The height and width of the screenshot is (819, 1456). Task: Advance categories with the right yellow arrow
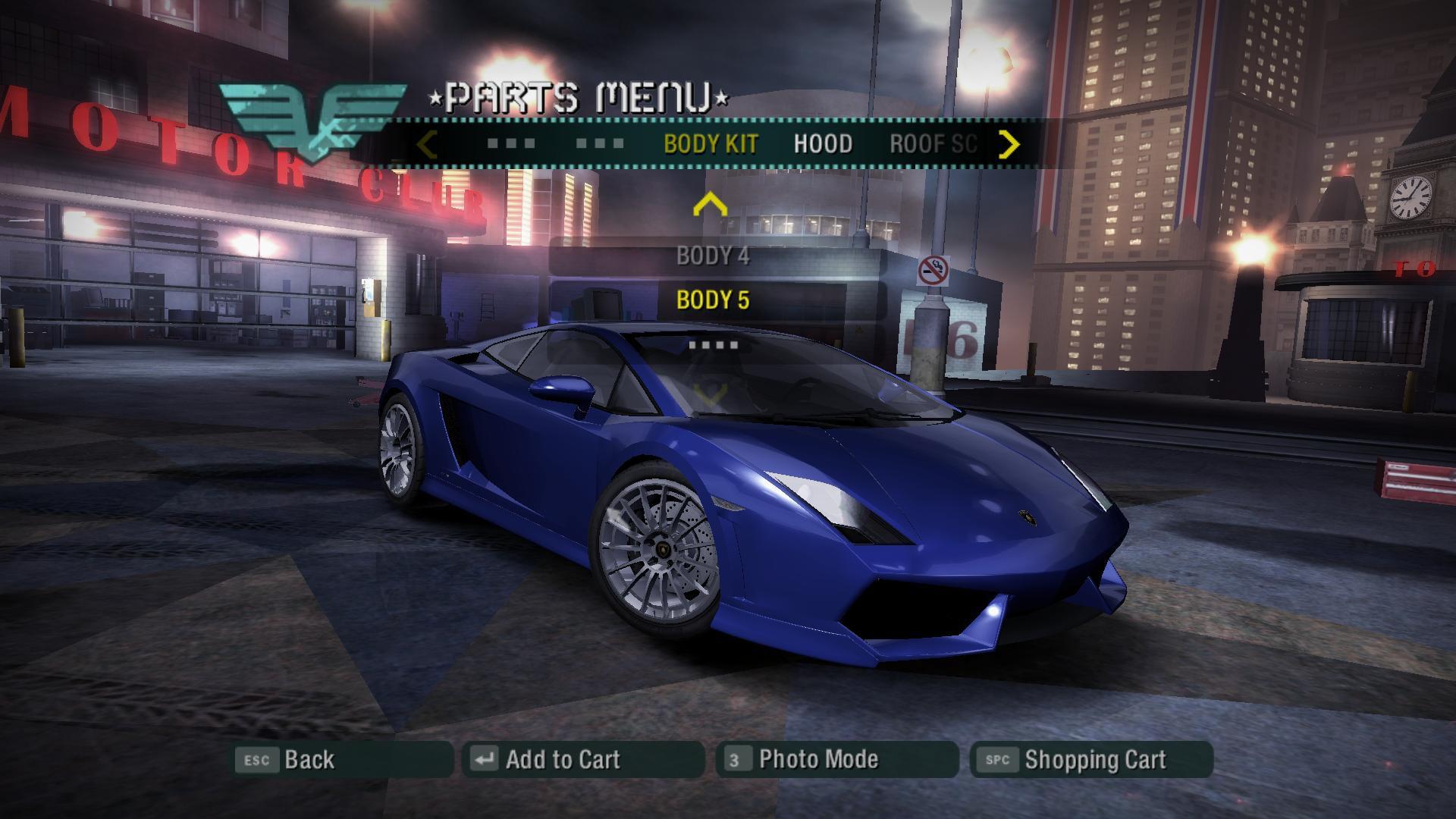(x=1009, y=144)
